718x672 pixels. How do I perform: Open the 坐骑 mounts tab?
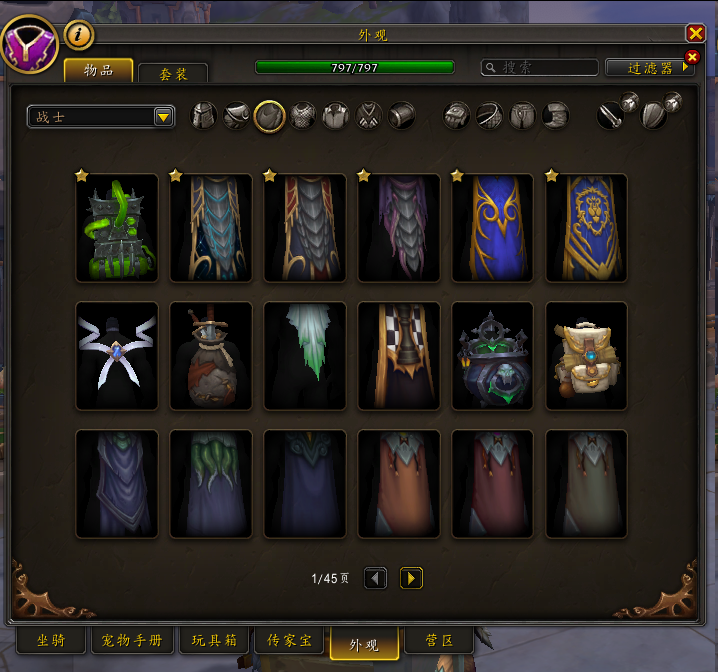pos(51,640)
